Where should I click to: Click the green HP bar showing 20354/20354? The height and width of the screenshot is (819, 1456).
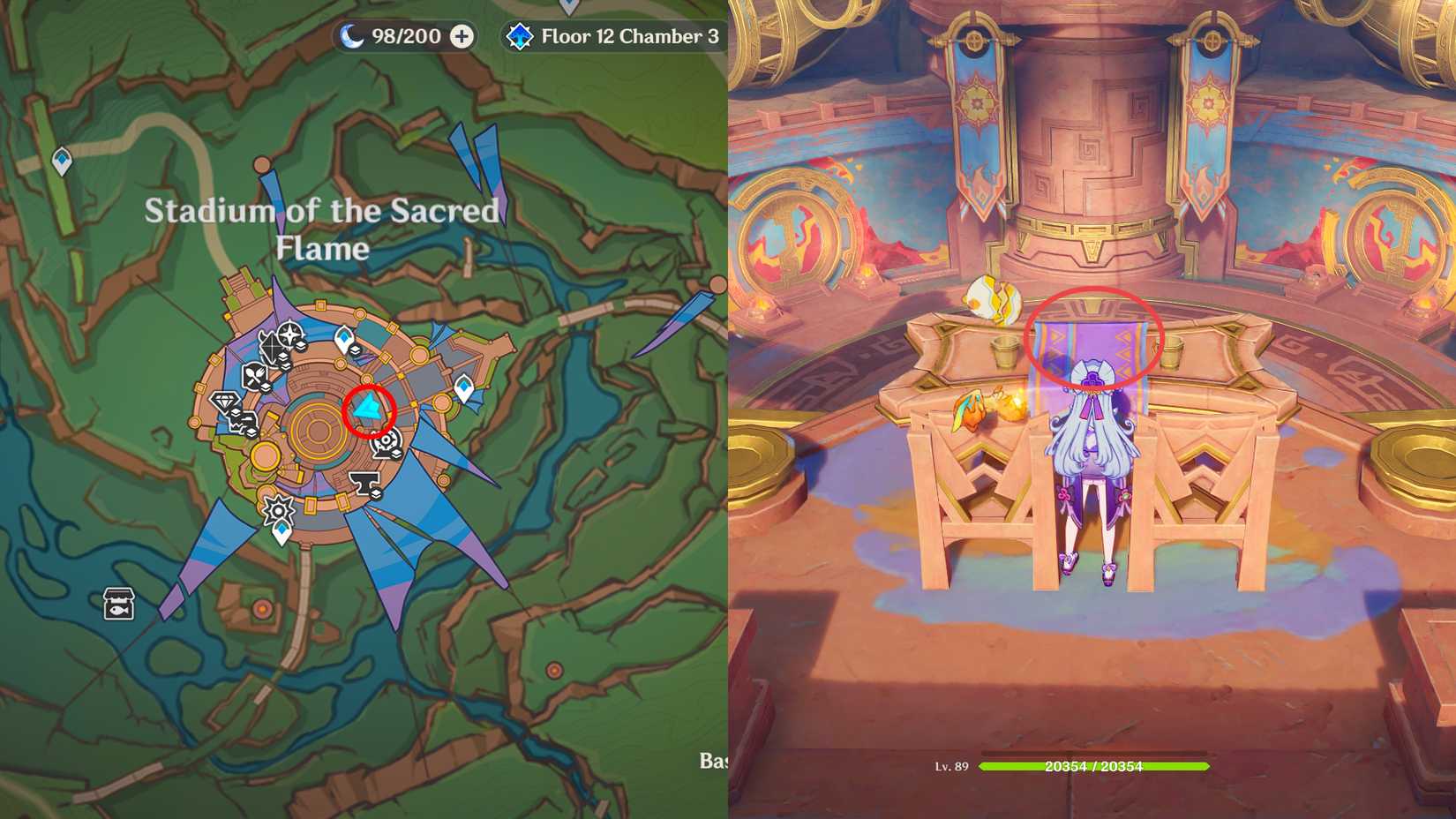tap(1094, 768)
